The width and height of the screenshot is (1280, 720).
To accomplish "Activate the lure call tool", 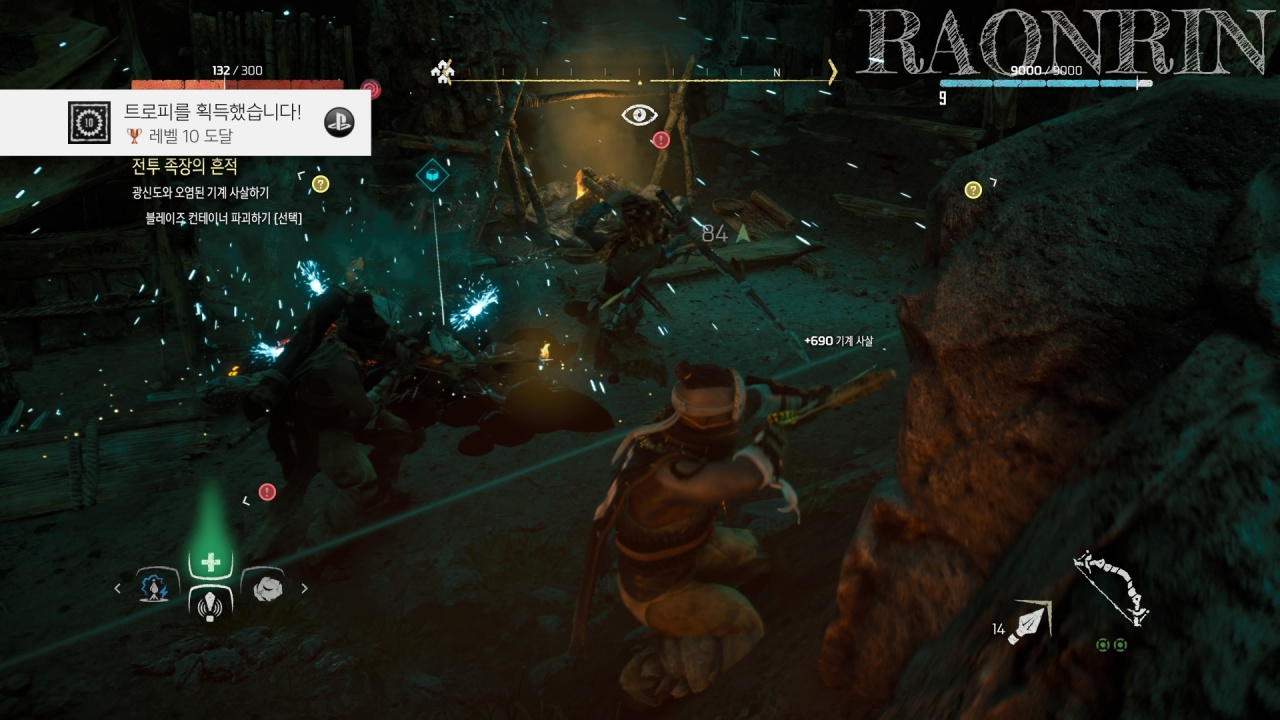I will [210, 604].
